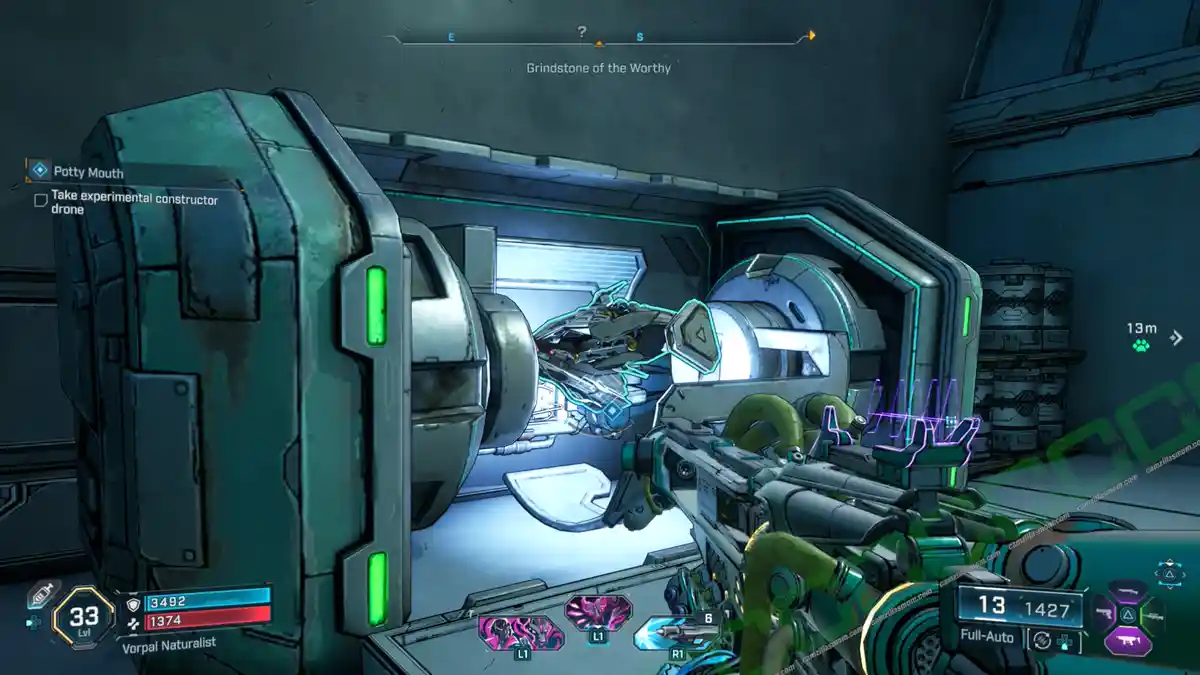Click the green paw waypoint marker
Screen dimensions: 1200x675
(1141, 346)
